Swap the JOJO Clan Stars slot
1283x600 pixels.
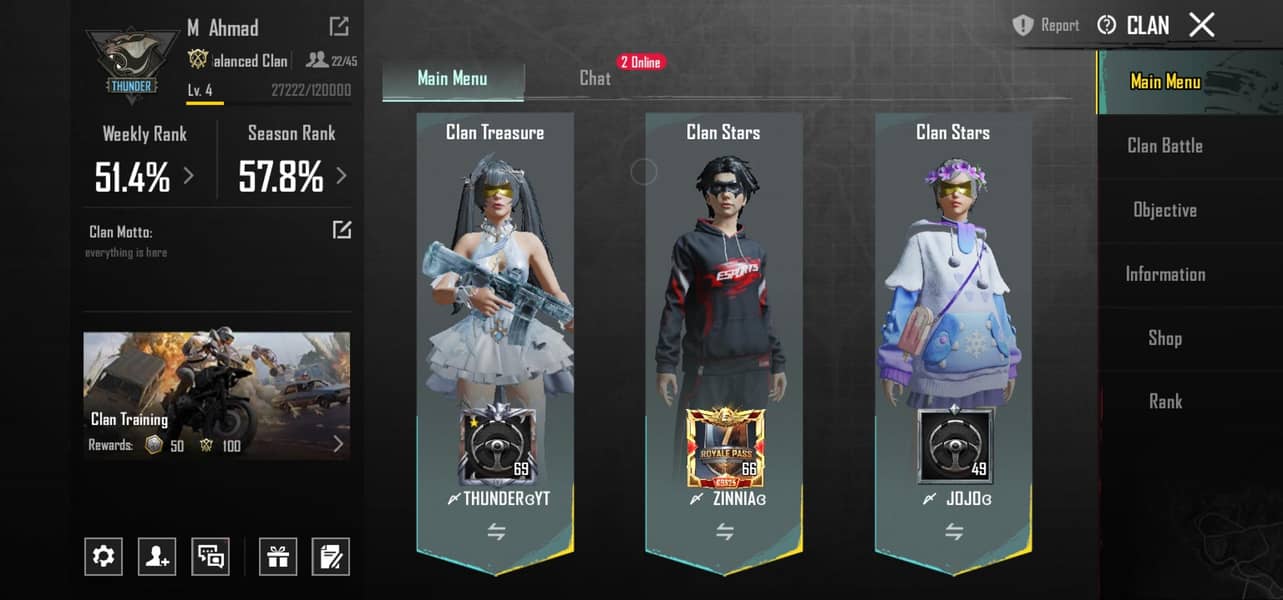pos(954,532)
